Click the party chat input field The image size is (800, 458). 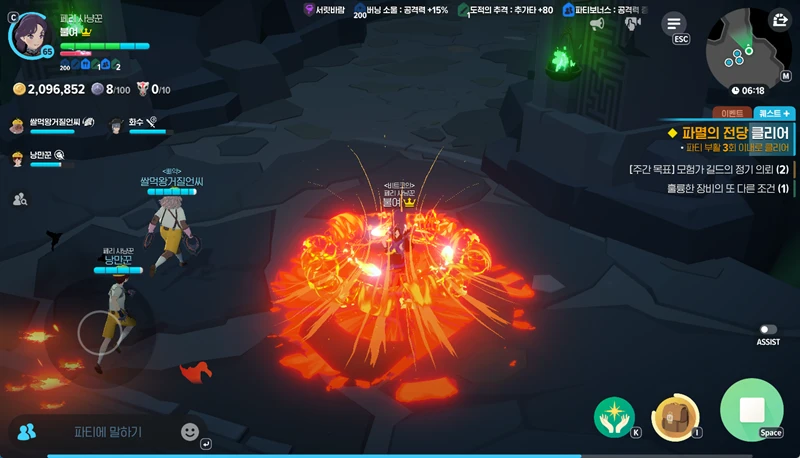pos(108,432)
